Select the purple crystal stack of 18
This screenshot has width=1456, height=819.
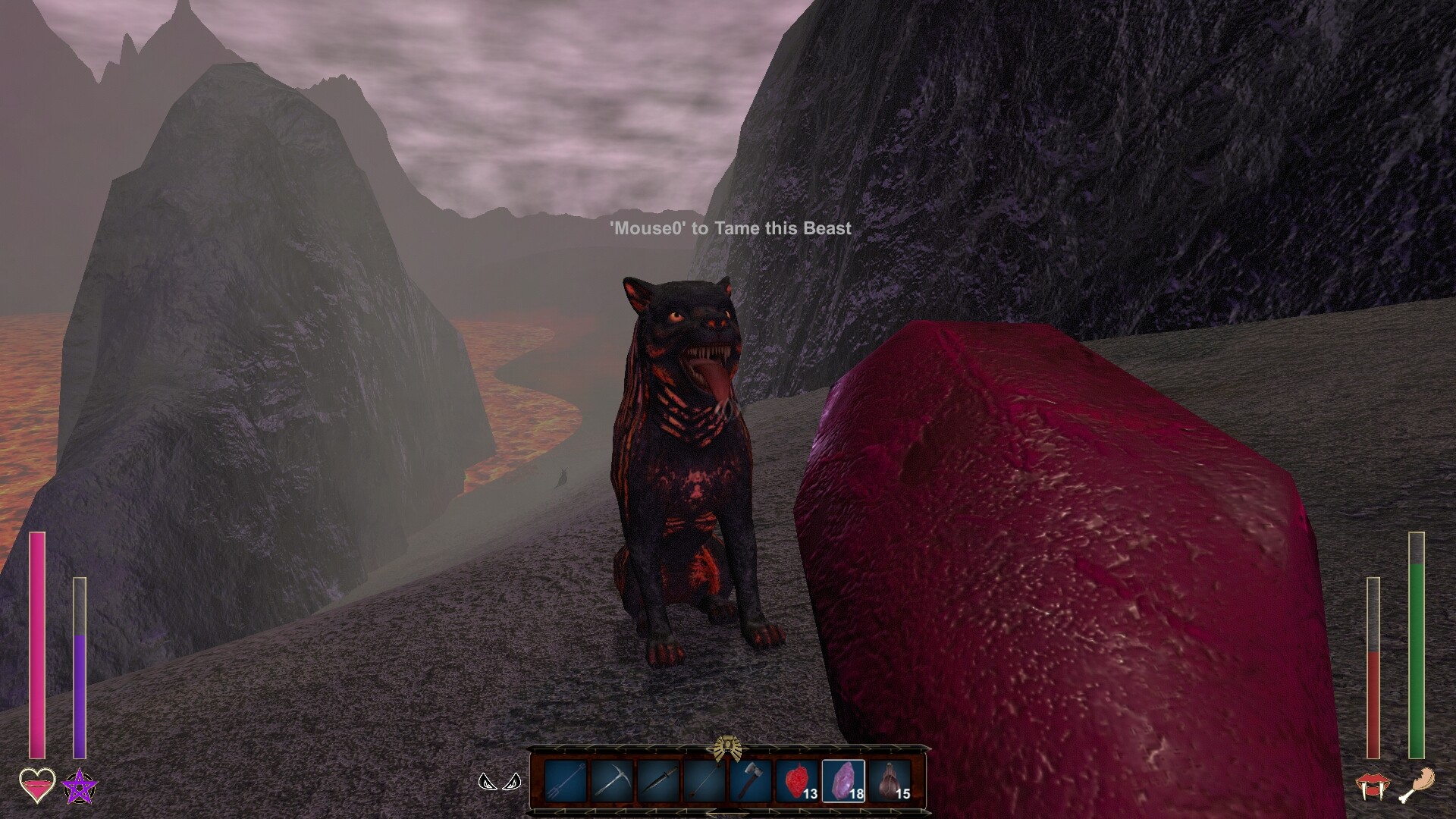click(x=843, y=781)
